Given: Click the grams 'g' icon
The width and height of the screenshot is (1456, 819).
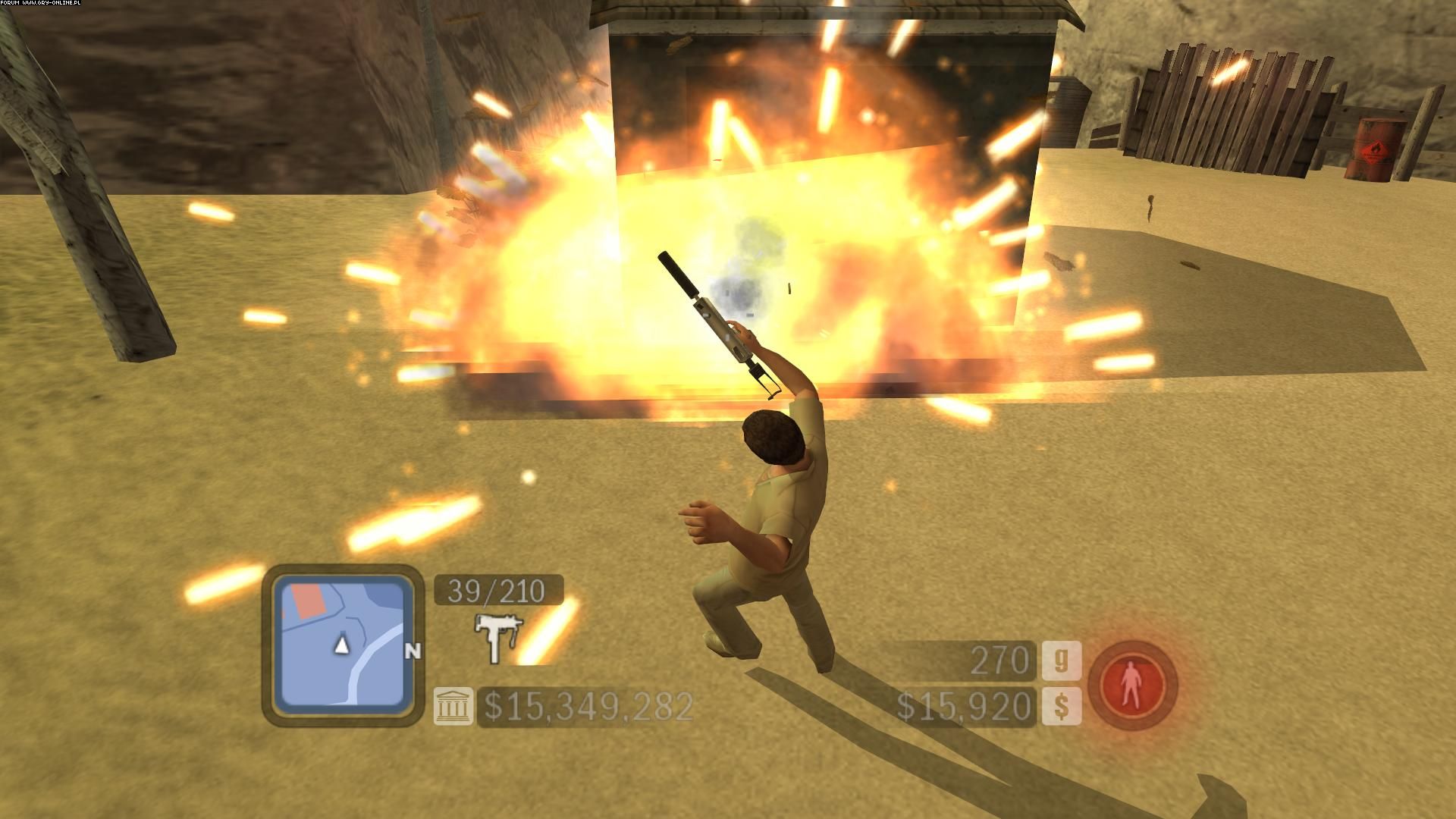Looking at the screenshot, I should 1062,661.
